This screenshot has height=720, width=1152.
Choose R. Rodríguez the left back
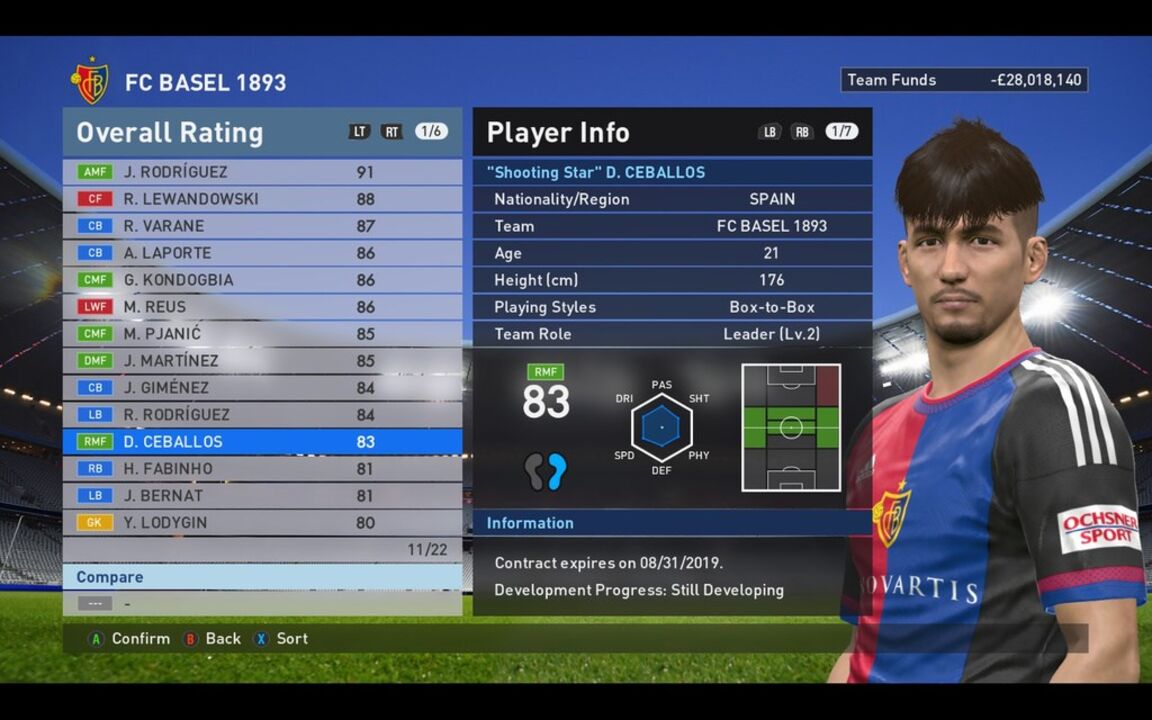point(262,415)
